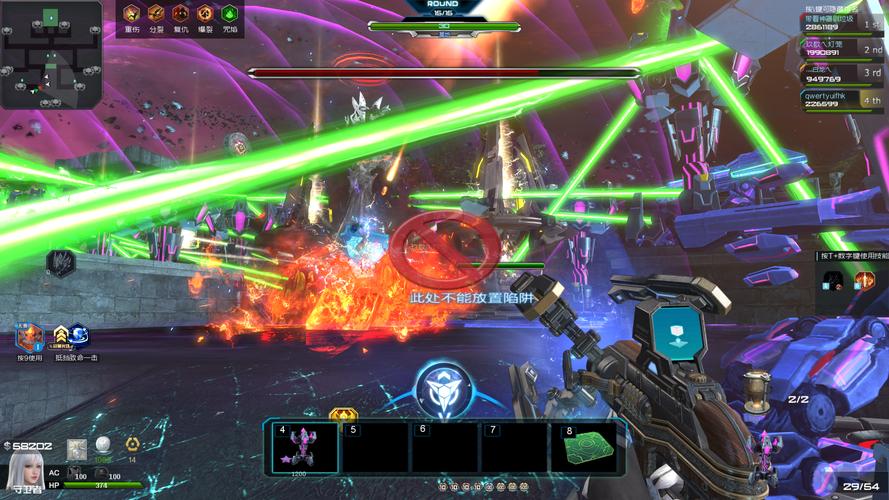Select the 重伤 buff icon
Viewport: 889px width, 500px height.
point(132,14)
